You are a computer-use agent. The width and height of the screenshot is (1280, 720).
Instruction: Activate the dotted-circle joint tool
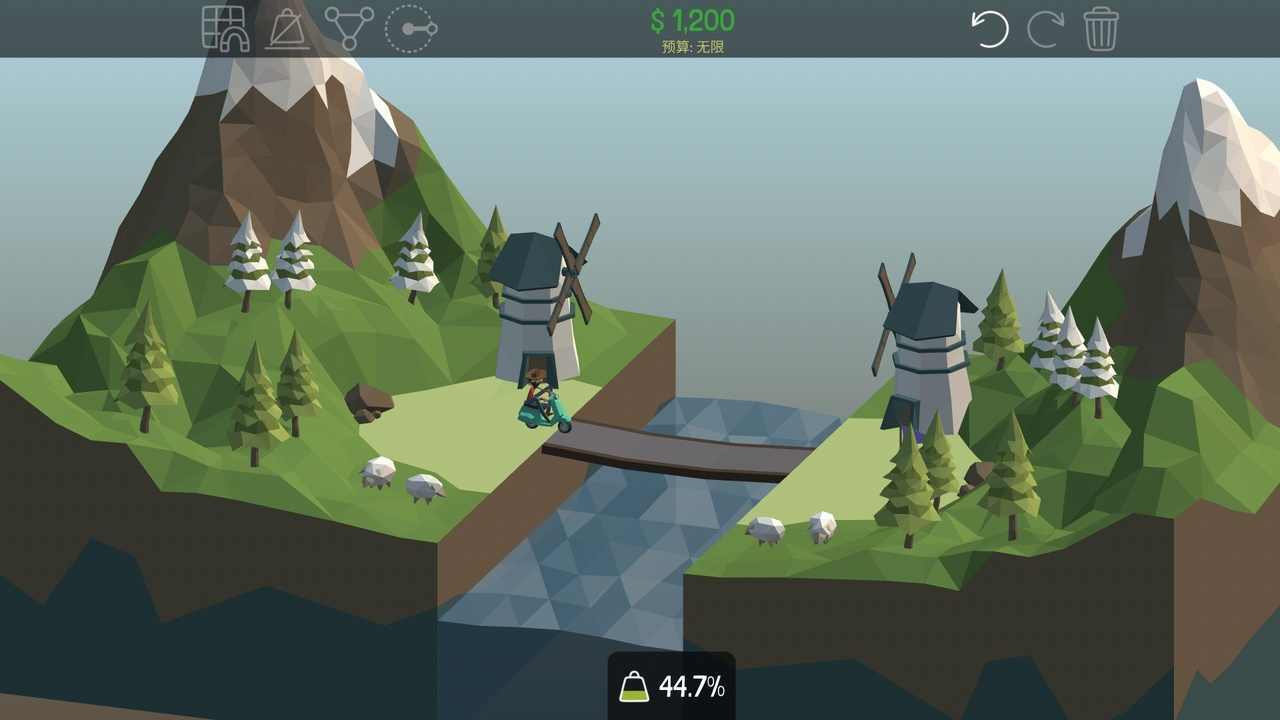pos(410,28)
